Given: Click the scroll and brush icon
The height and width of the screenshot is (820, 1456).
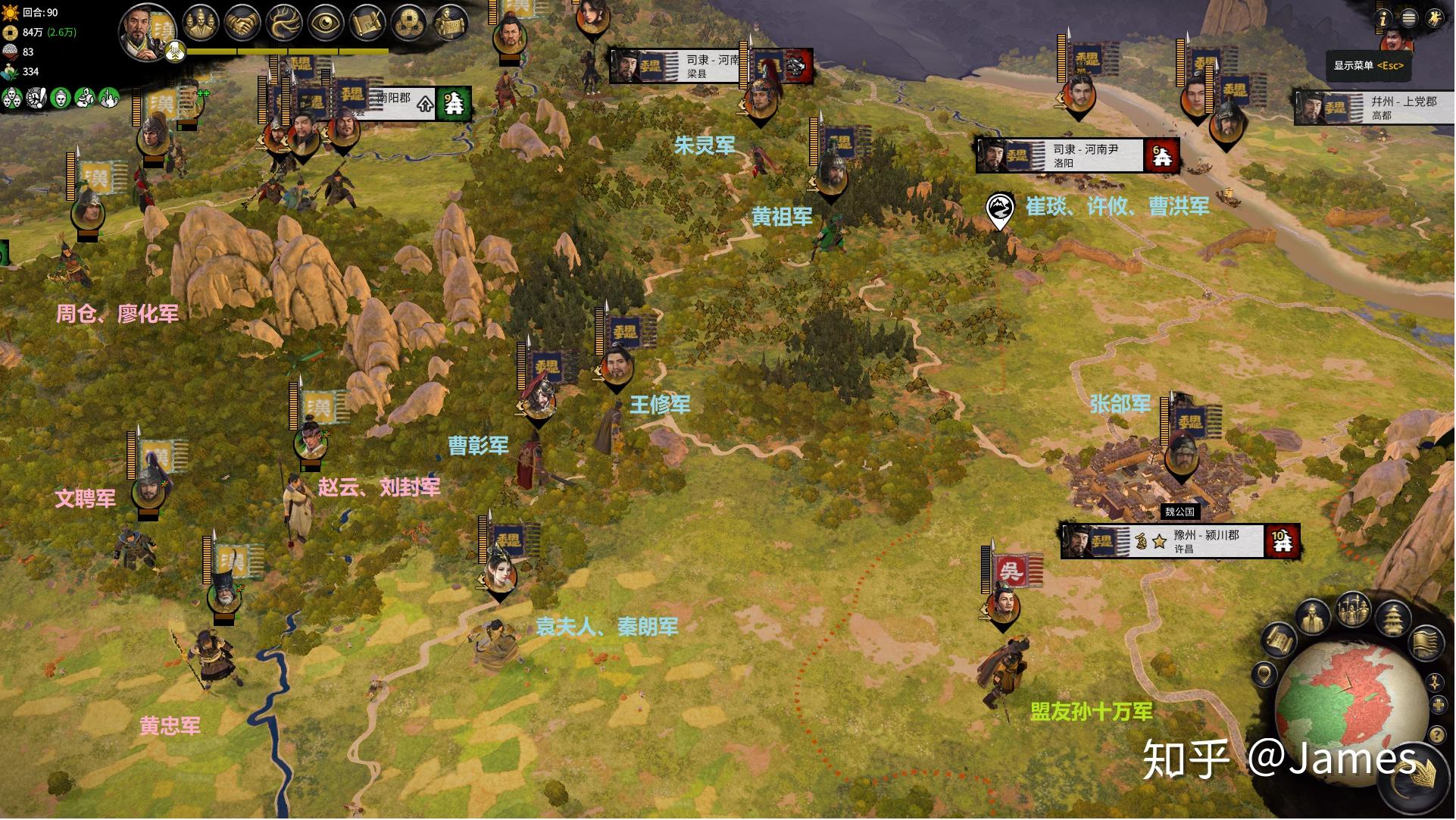Looking at the screenshot, I should [x=368, y=23].
